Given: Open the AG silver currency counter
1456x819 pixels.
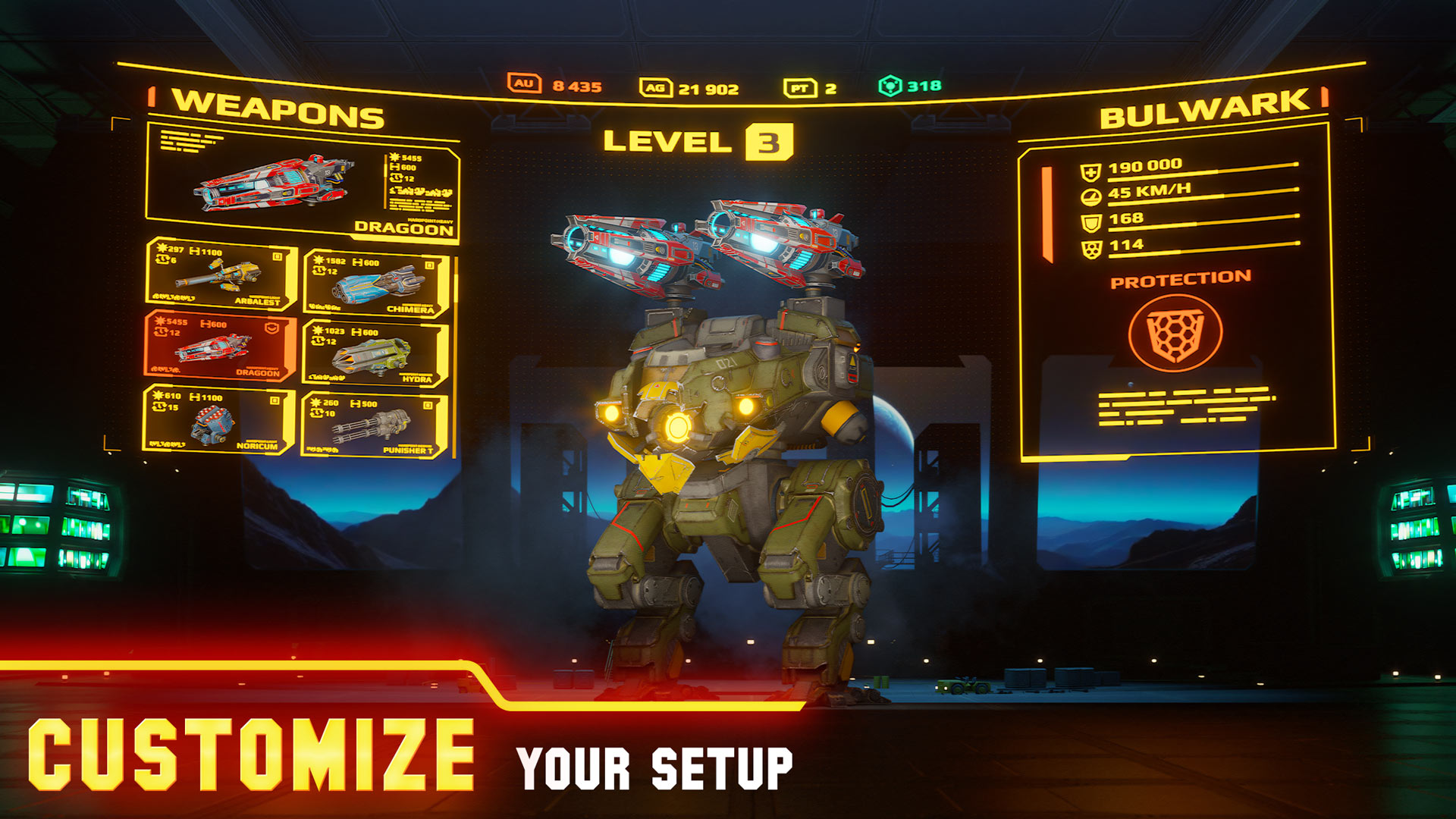Looking at the screenshot, I should (689, 89).
